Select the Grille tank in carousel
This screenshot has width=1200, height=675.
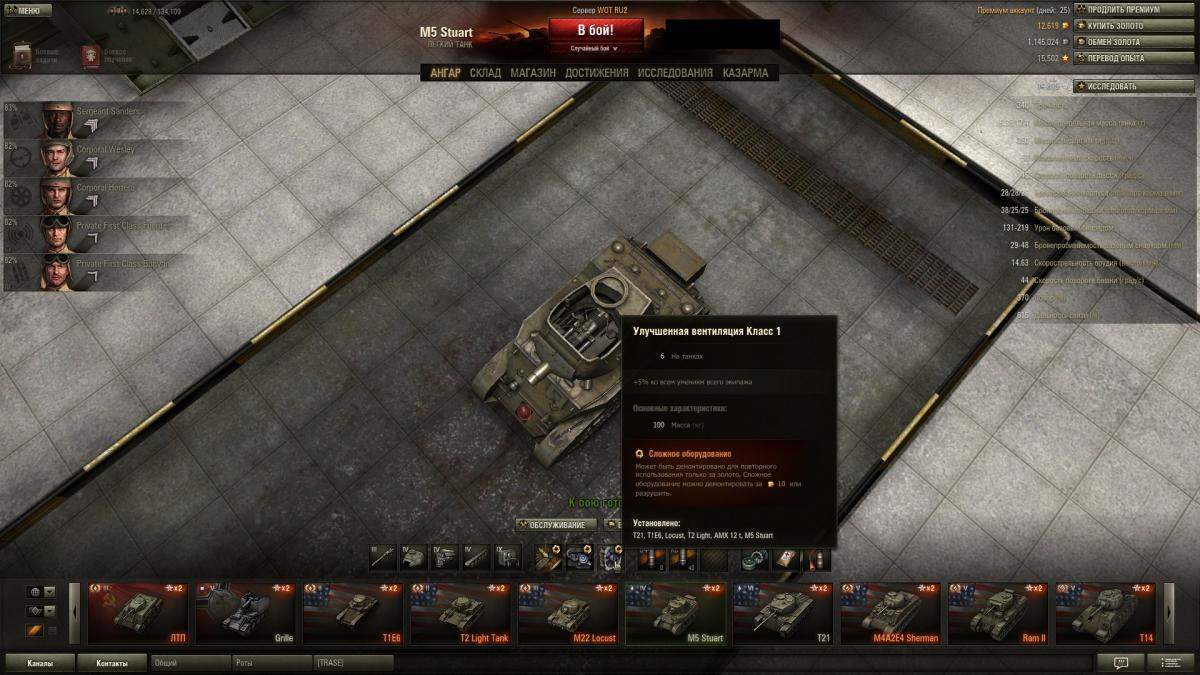click(x=245, y=613)
